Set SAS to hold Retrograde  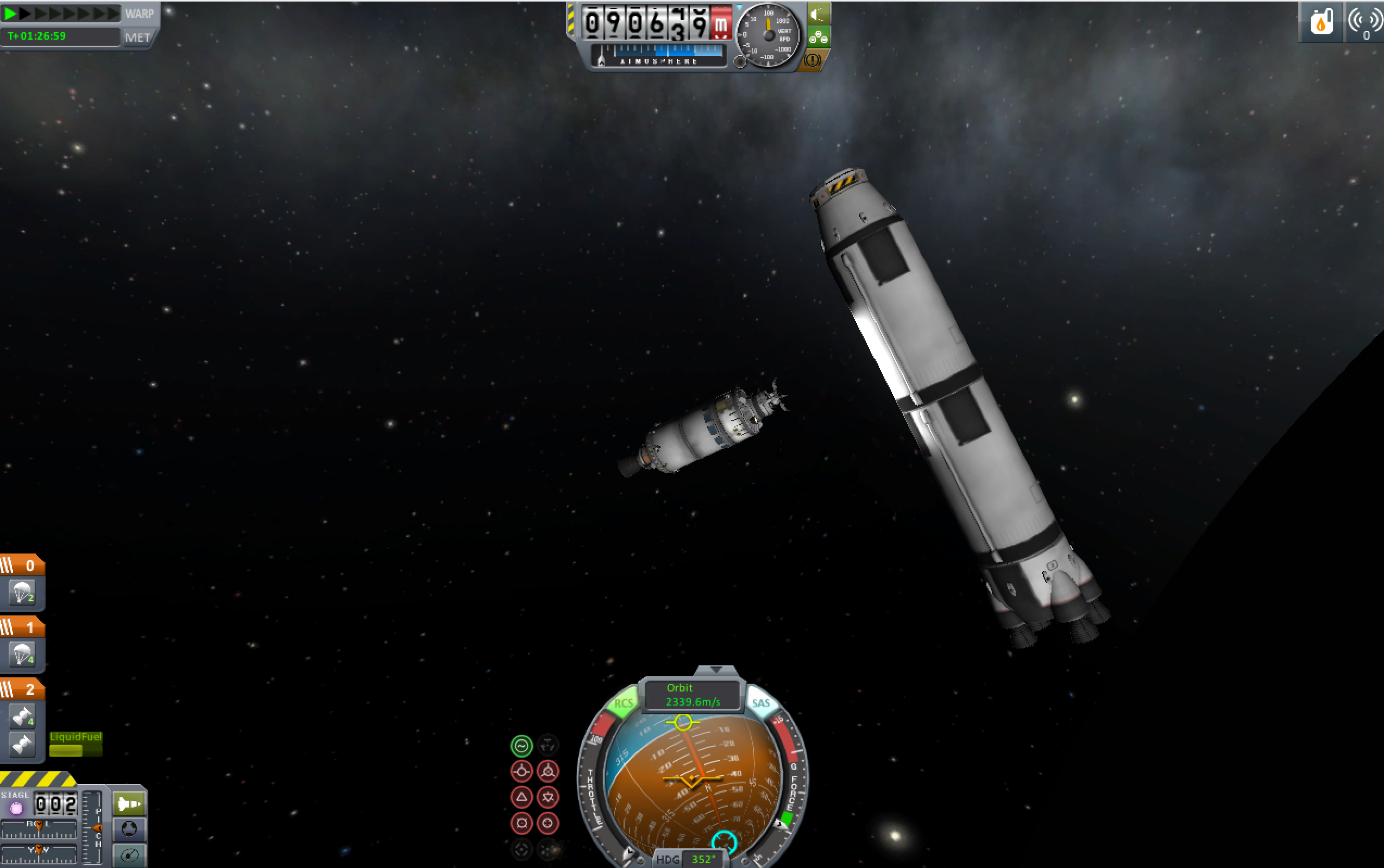coord(548,771)
